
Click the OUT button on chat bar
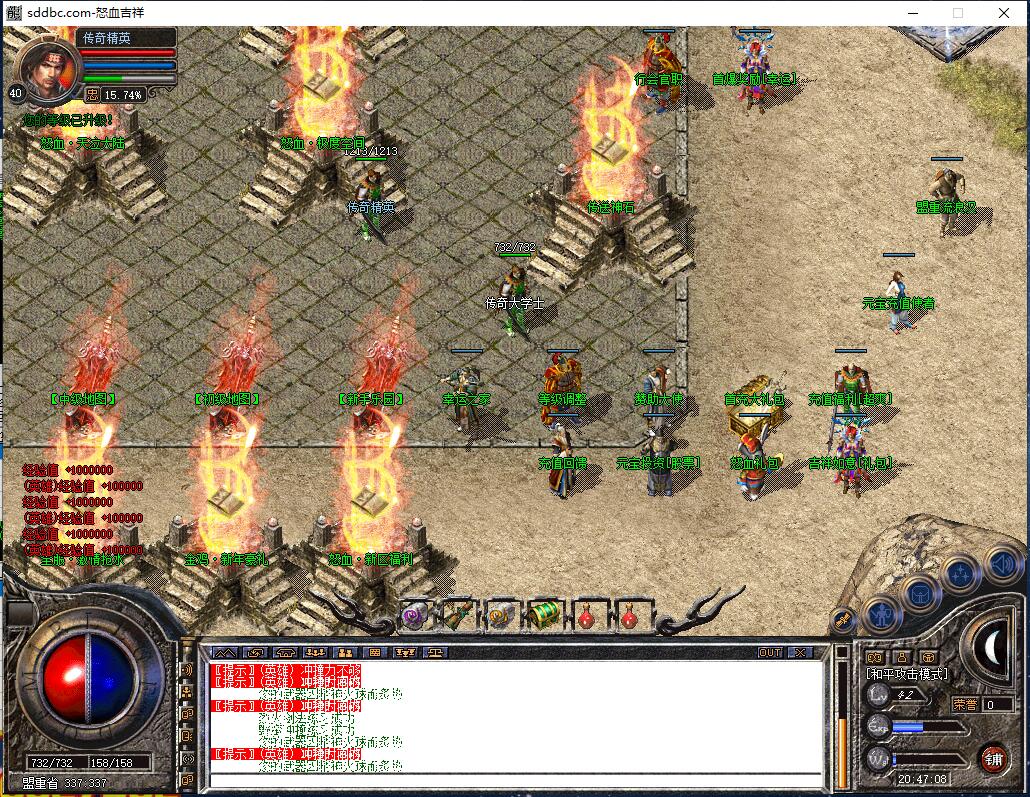click(x=770, y=652)
